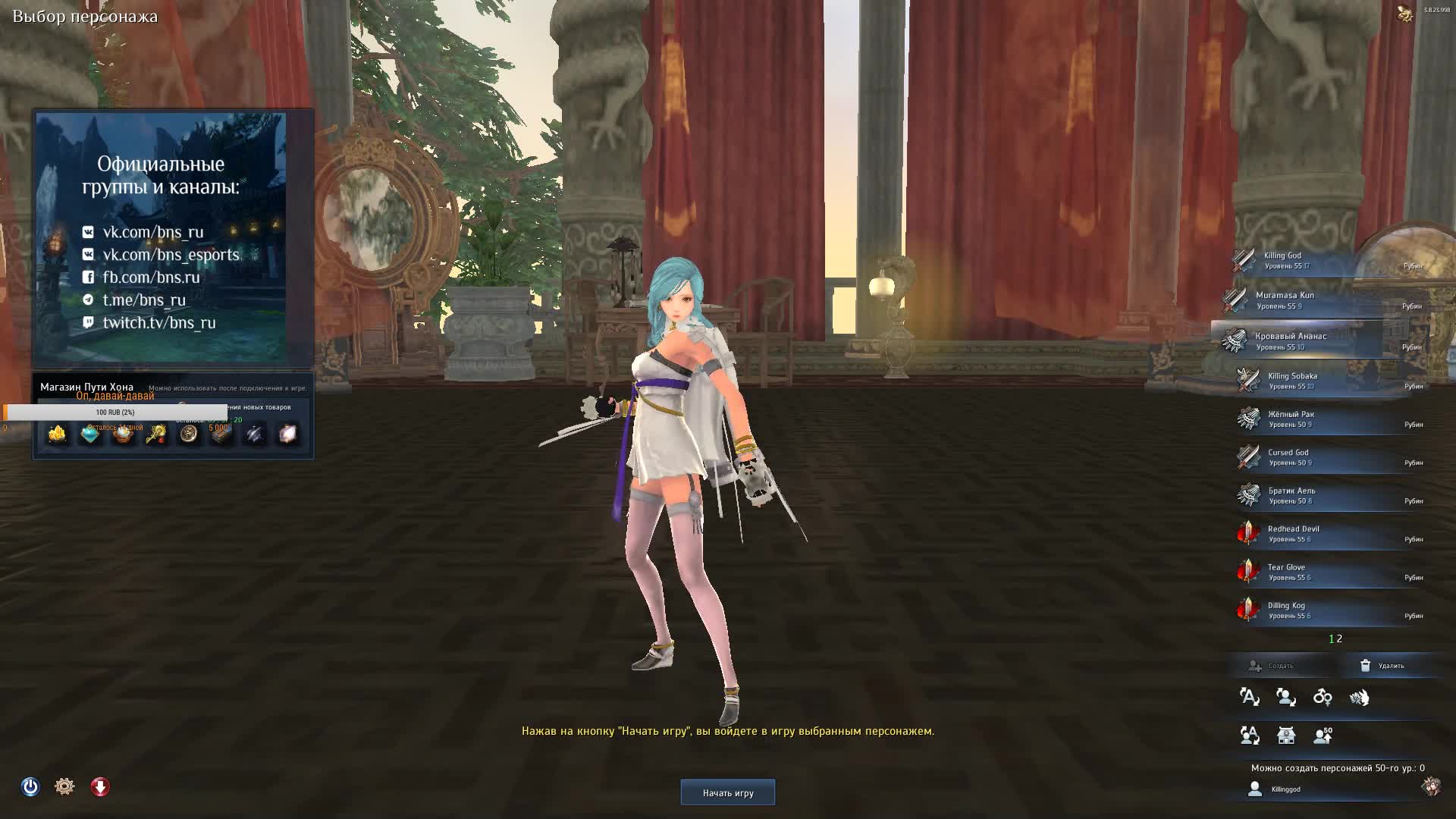1456x819 pixels.
Task: Click the gender change icon
Action: [x=1323, y=697]
